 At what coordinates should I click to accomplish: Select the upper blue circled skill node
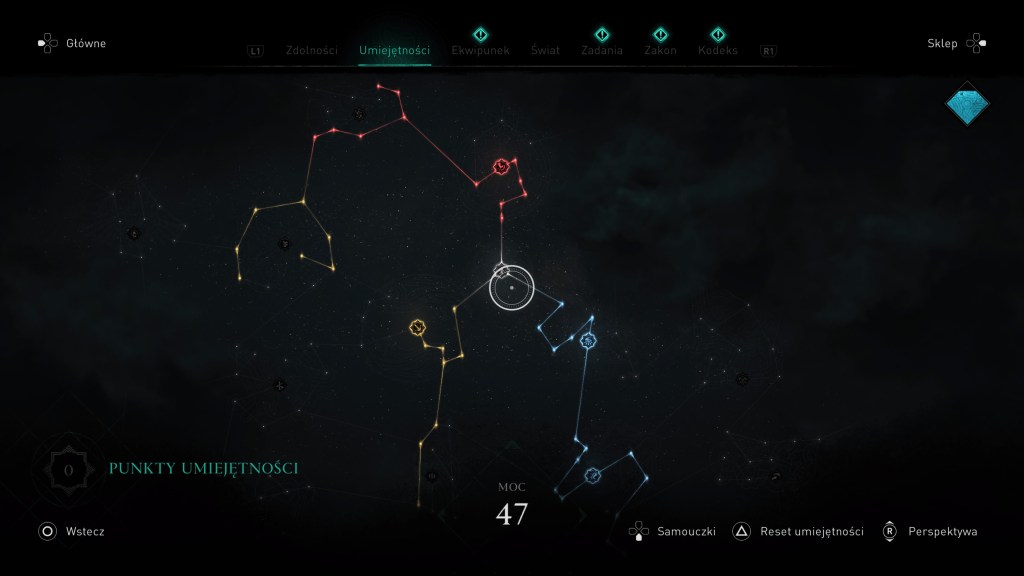pyautogui.click(x=588, y=342)
